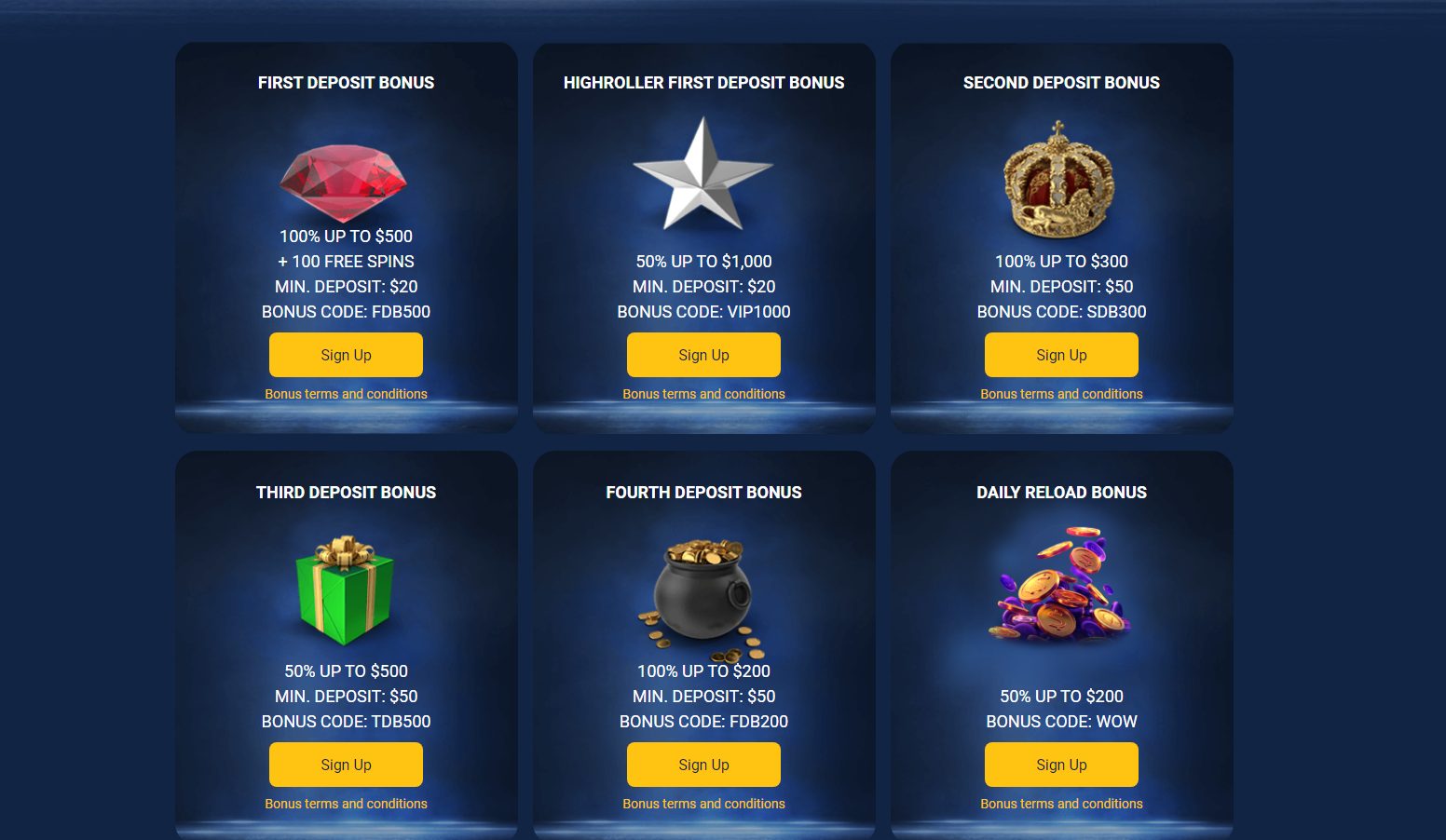Sign Up for the Daily Reload Bonus
The image size is (1446, 840).
(x=1061, y=764)
